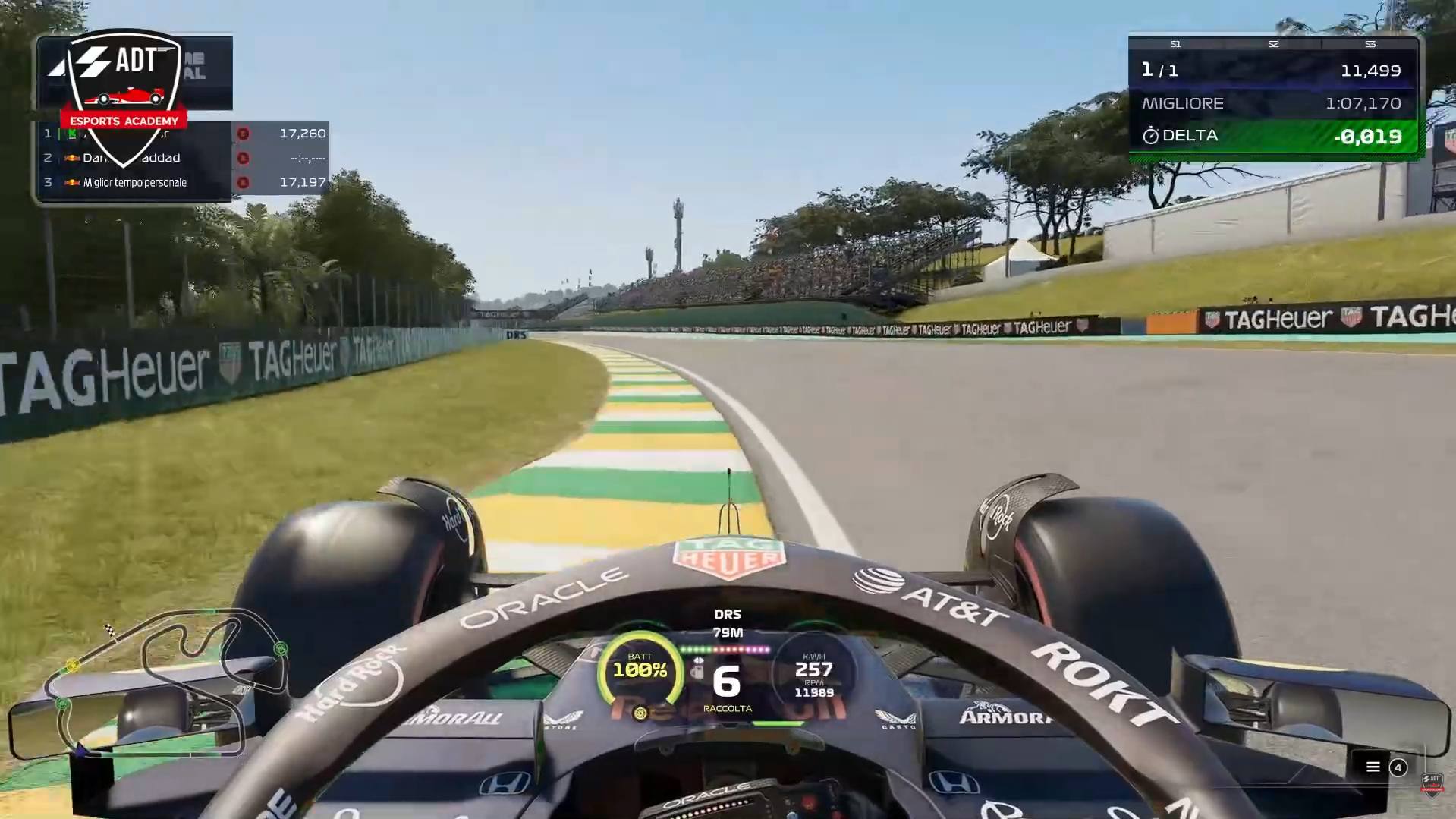Switch to the S1 sector tab

1175,44
